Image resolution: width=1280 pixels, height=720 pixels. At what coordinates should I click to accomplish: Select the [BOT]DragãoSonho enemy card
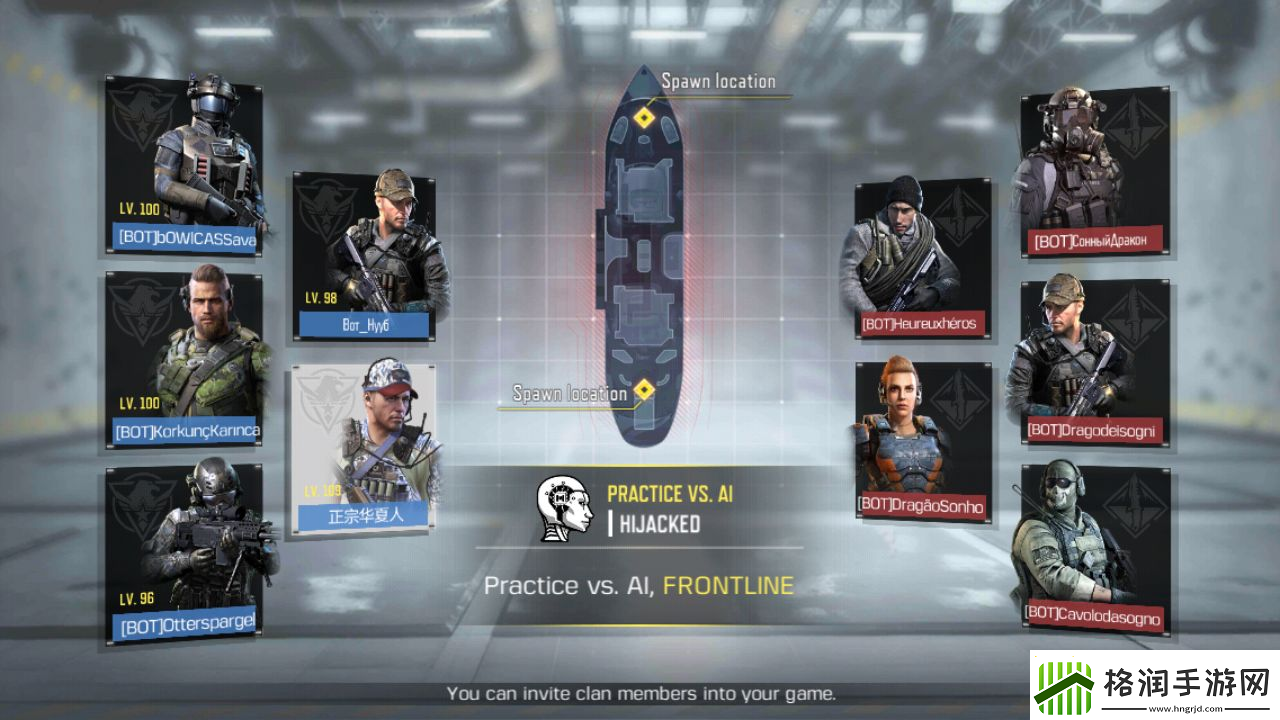pos(923,442)
